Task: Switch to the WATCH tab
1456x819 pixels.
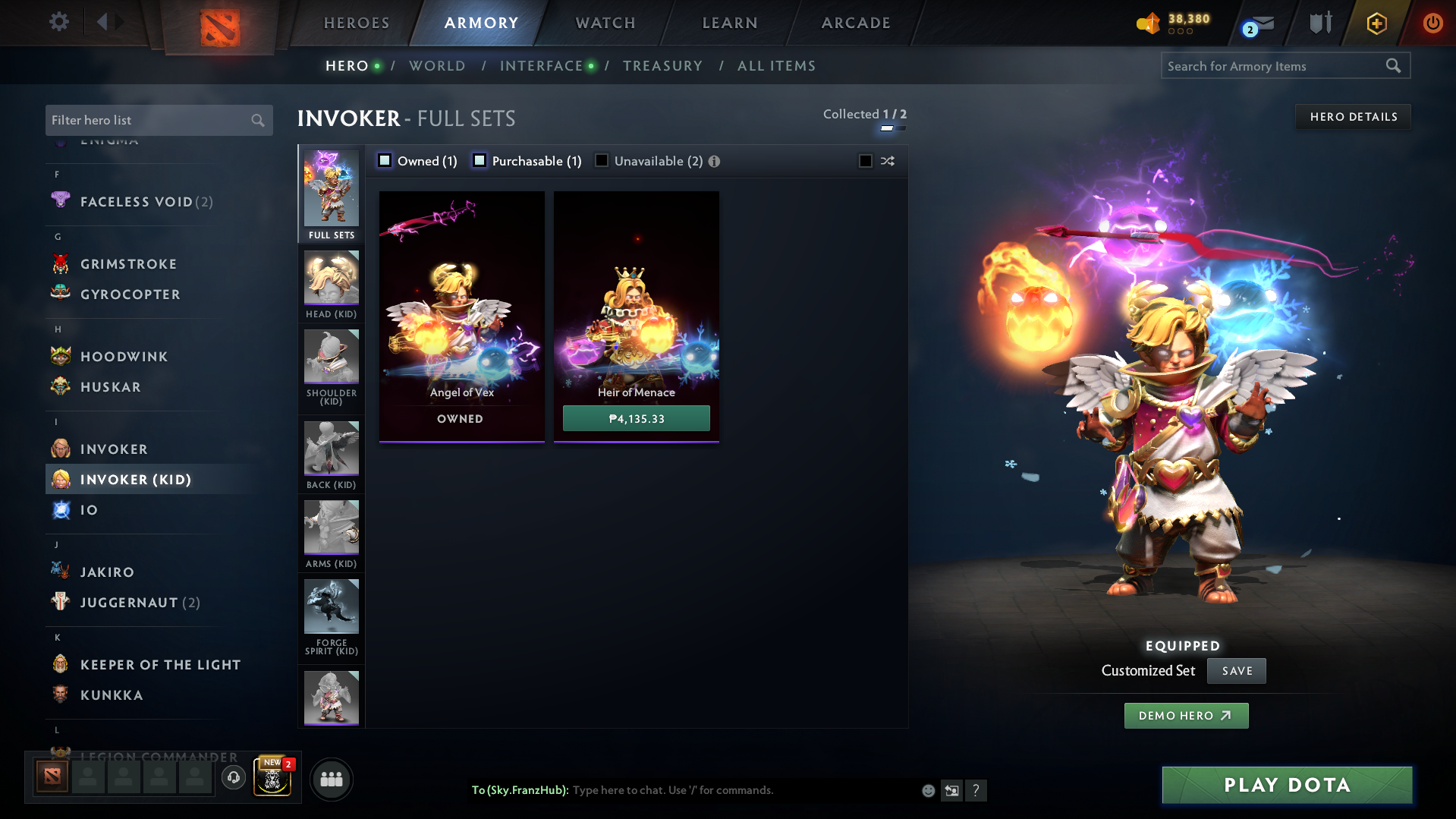Action: pyautogui.click(x=605, y=22)
